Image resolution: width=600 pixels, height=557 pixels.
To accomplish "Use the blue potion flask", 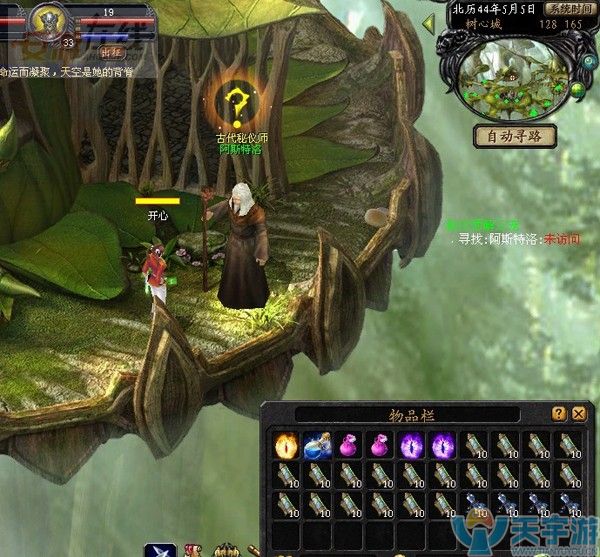I will pyautogui.click(x=318, y=444).
